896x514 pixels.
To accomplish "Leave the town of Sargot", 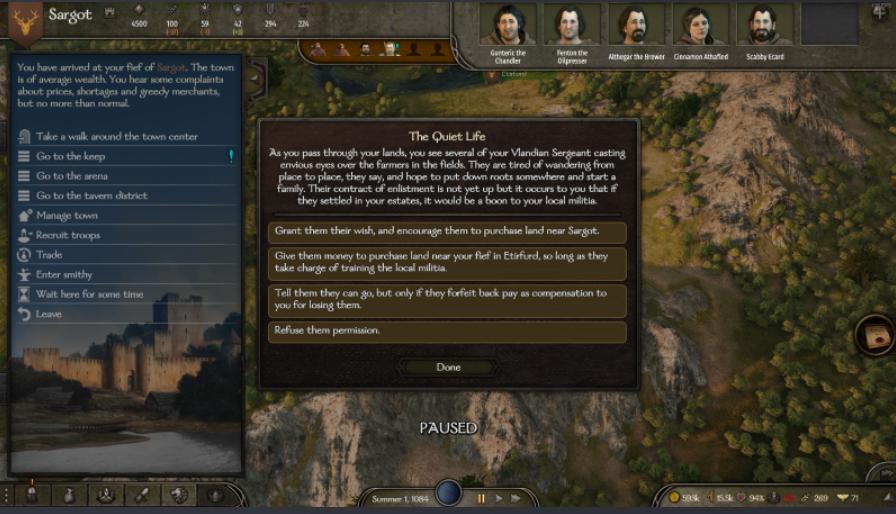I will [48, 314].
